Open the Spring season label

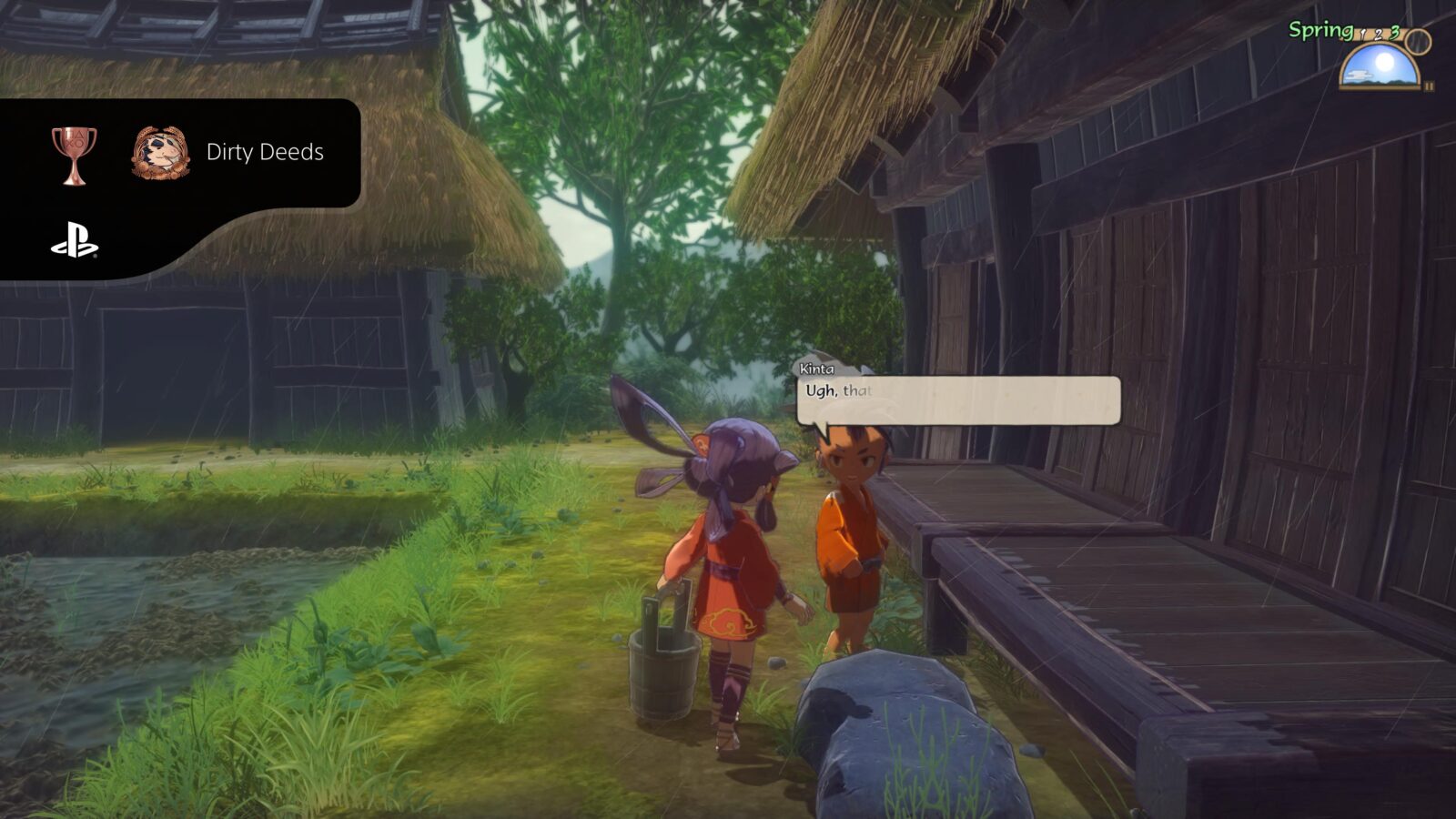tap(1319, 28)
